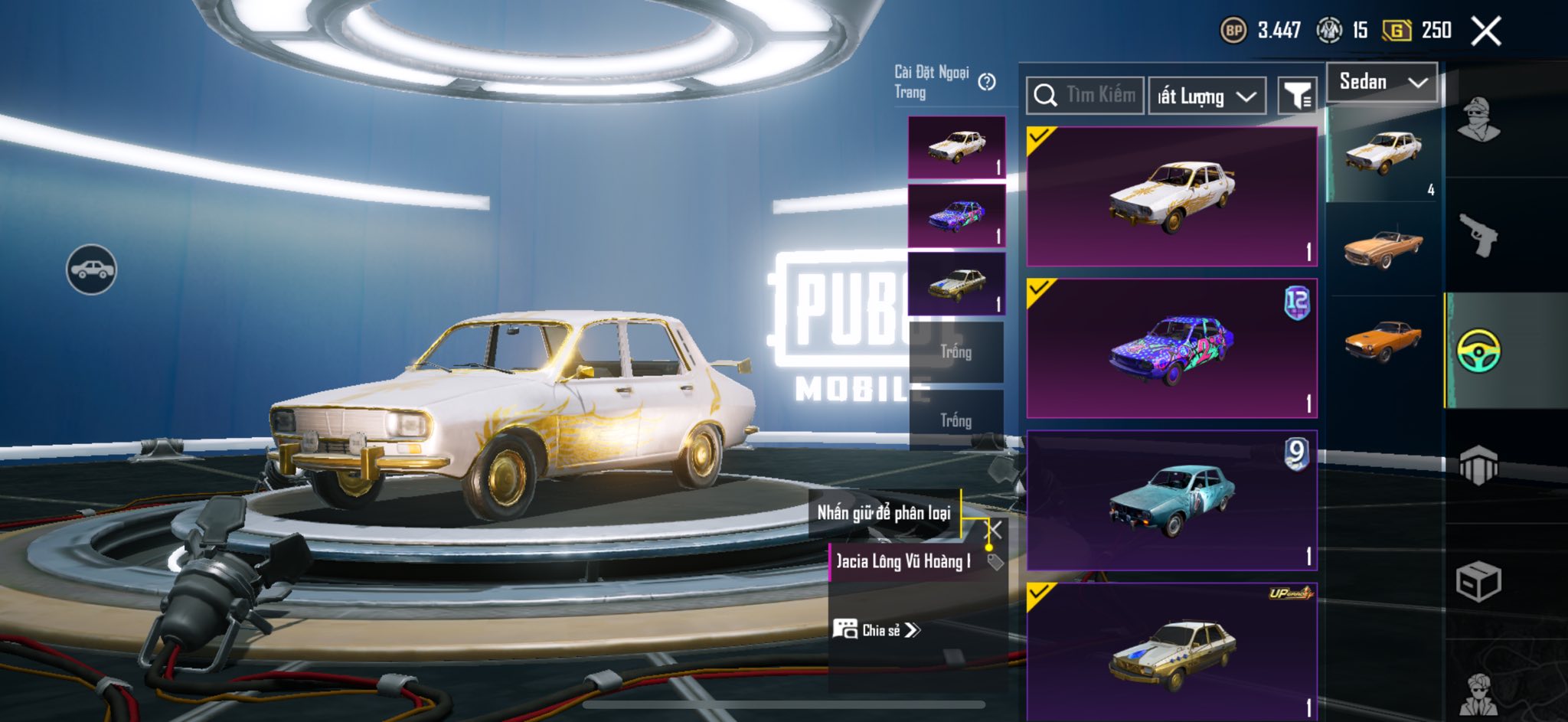Image resolution: width=1568 pixels, height=722 pixels.
Task: Open the filter funnel options
Action: point(1297,96)
